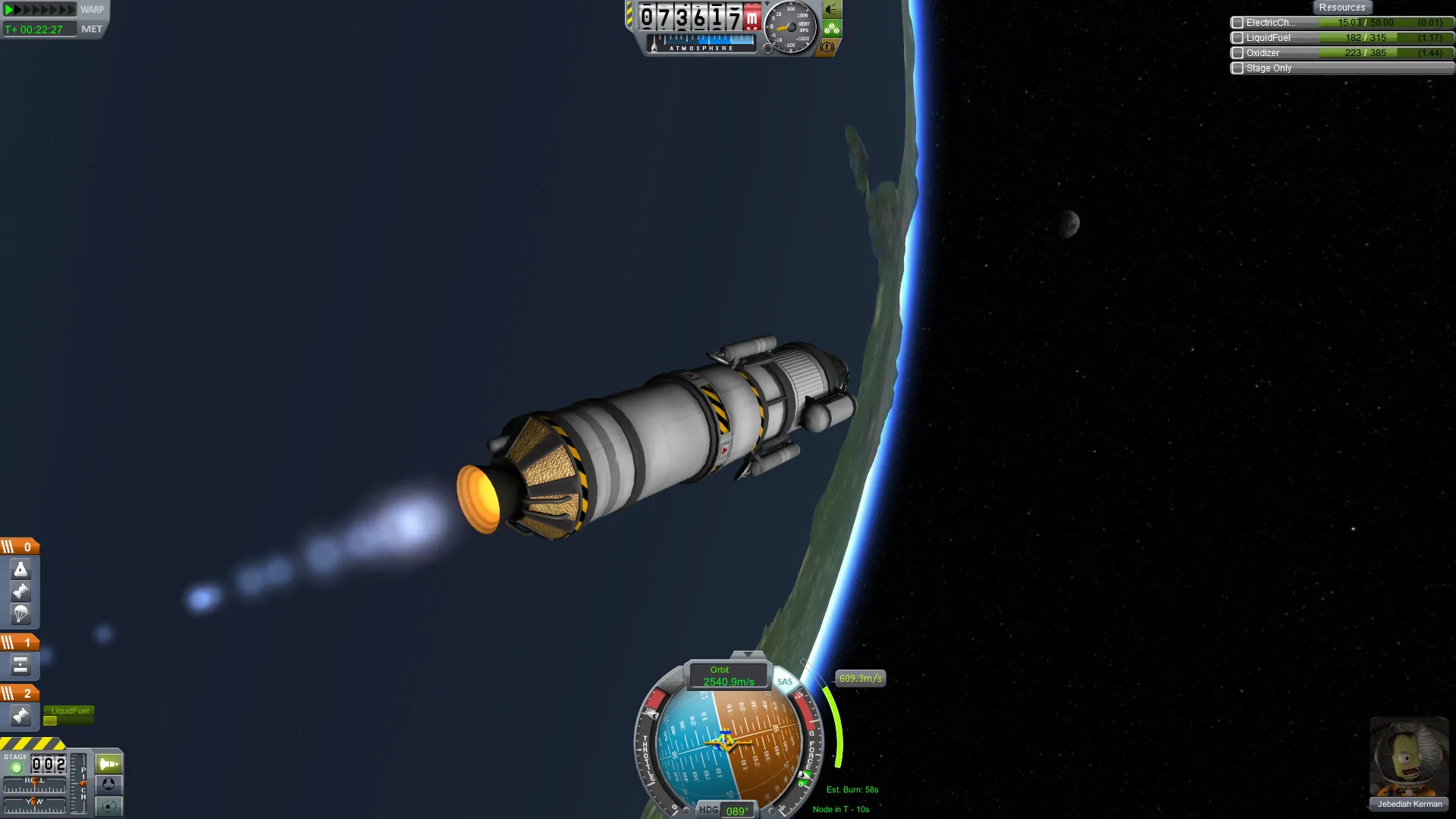The width and height of the screenshot is (1456, 819).
Task: Check the Oxidizer resource box
Action: (x=1238, y=53)
